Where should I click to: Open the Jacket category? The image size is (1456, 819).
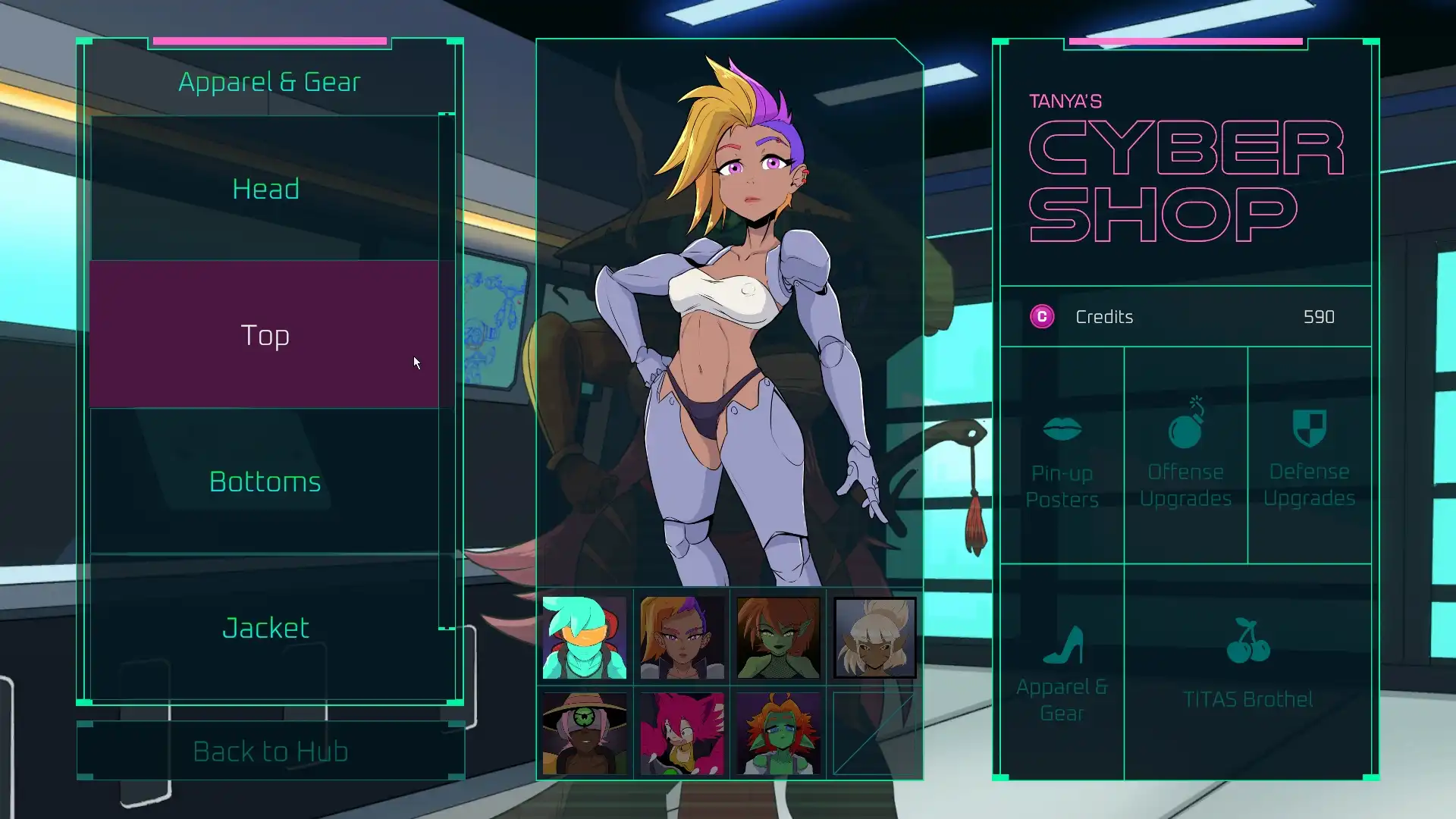[x=265, y=626]
